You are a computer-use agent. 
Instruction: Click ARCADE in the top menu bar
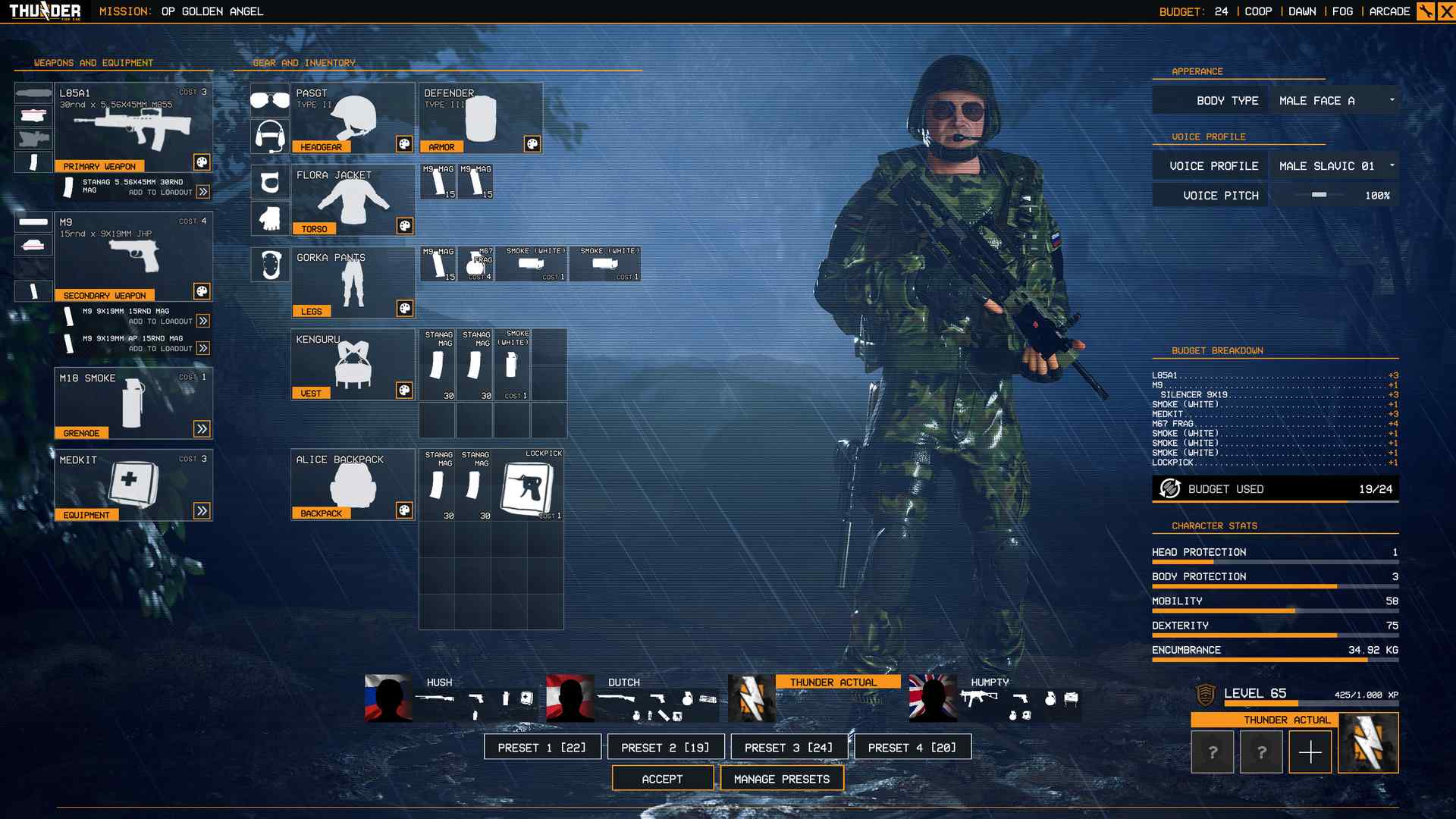tap(1389, 11)
